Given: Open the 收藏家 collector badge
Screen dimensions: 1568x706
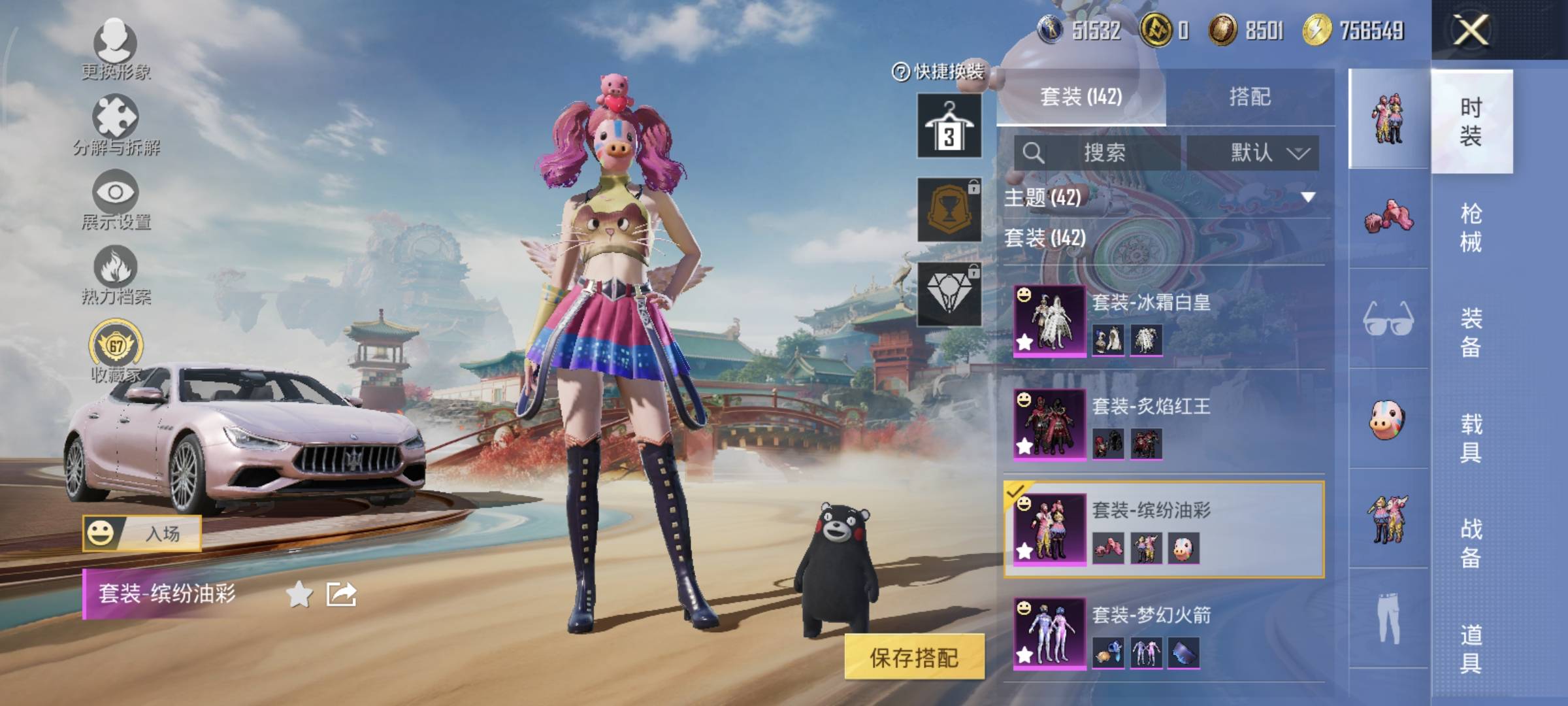Looking at the screenshot, I should coord(116,350).
